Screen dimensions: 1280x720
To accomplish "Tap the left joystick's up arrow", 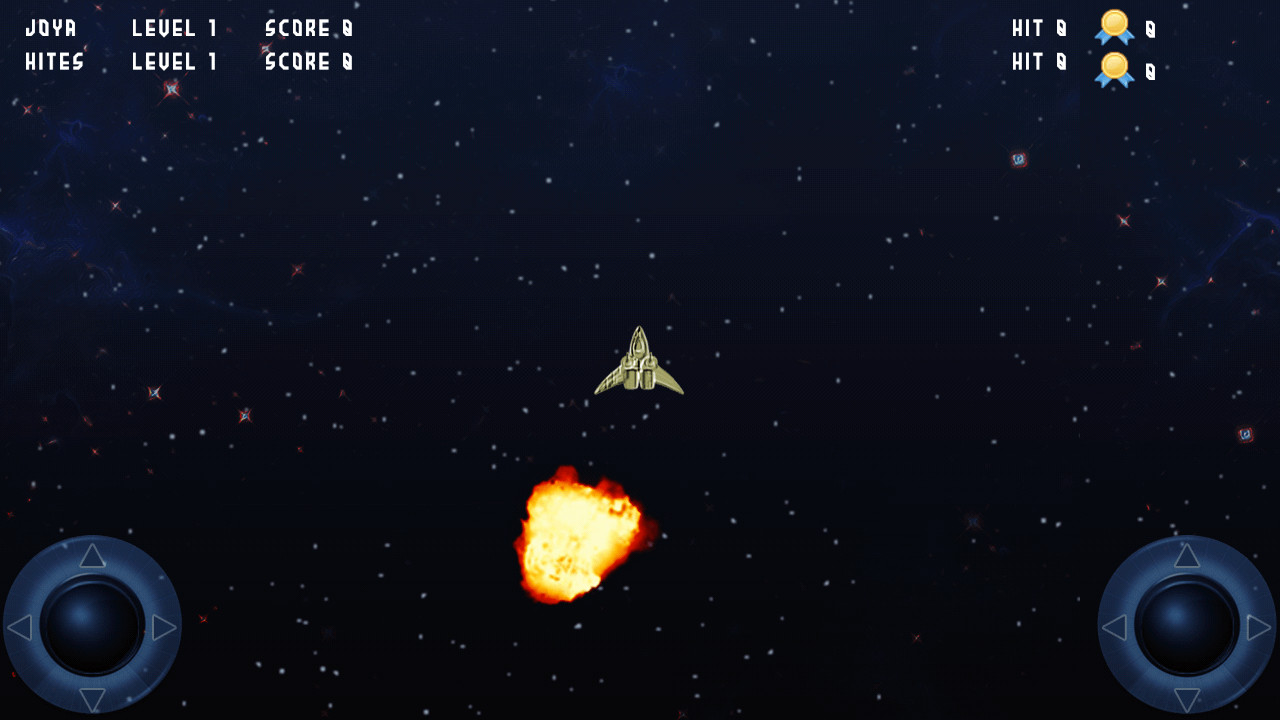I will [x=92, y=556].
